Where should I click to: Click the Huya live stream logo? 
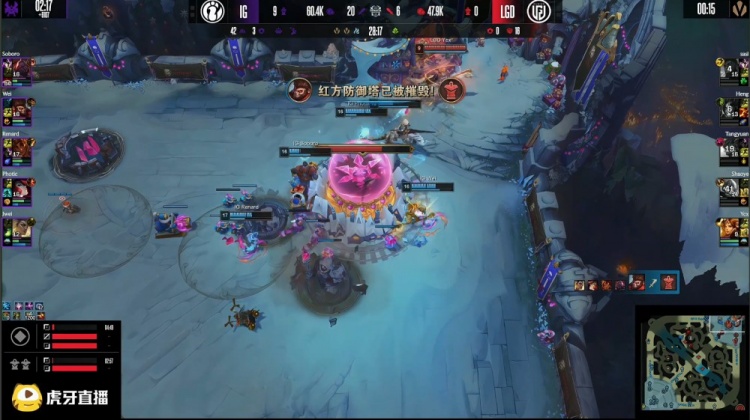coord(60,398)
